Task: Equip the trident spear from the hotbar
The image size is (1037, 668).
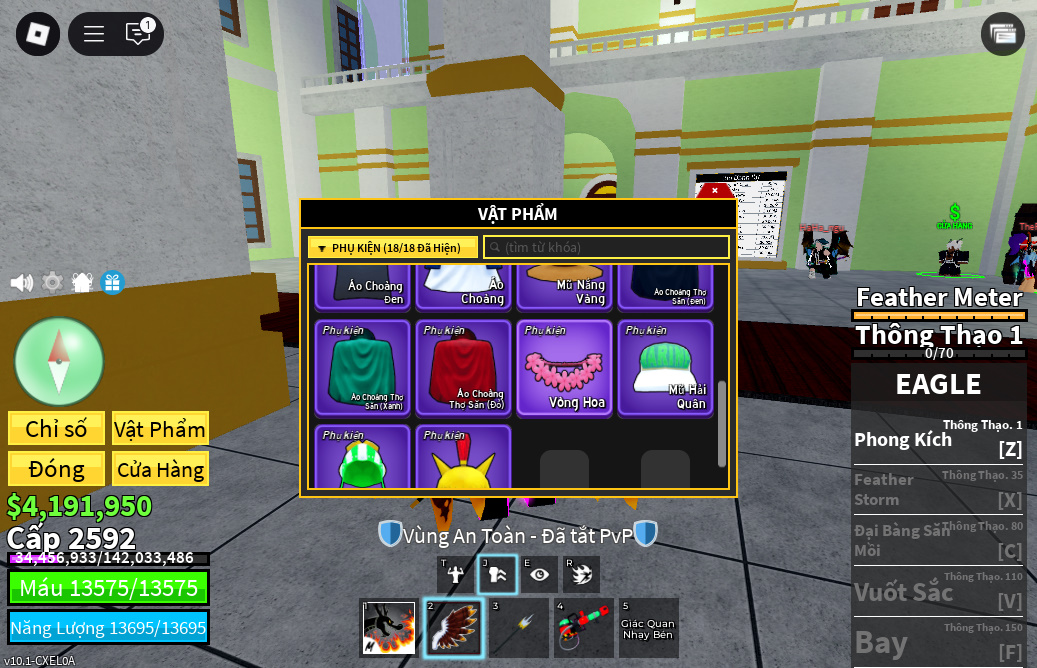Action: tap(518, 627)
